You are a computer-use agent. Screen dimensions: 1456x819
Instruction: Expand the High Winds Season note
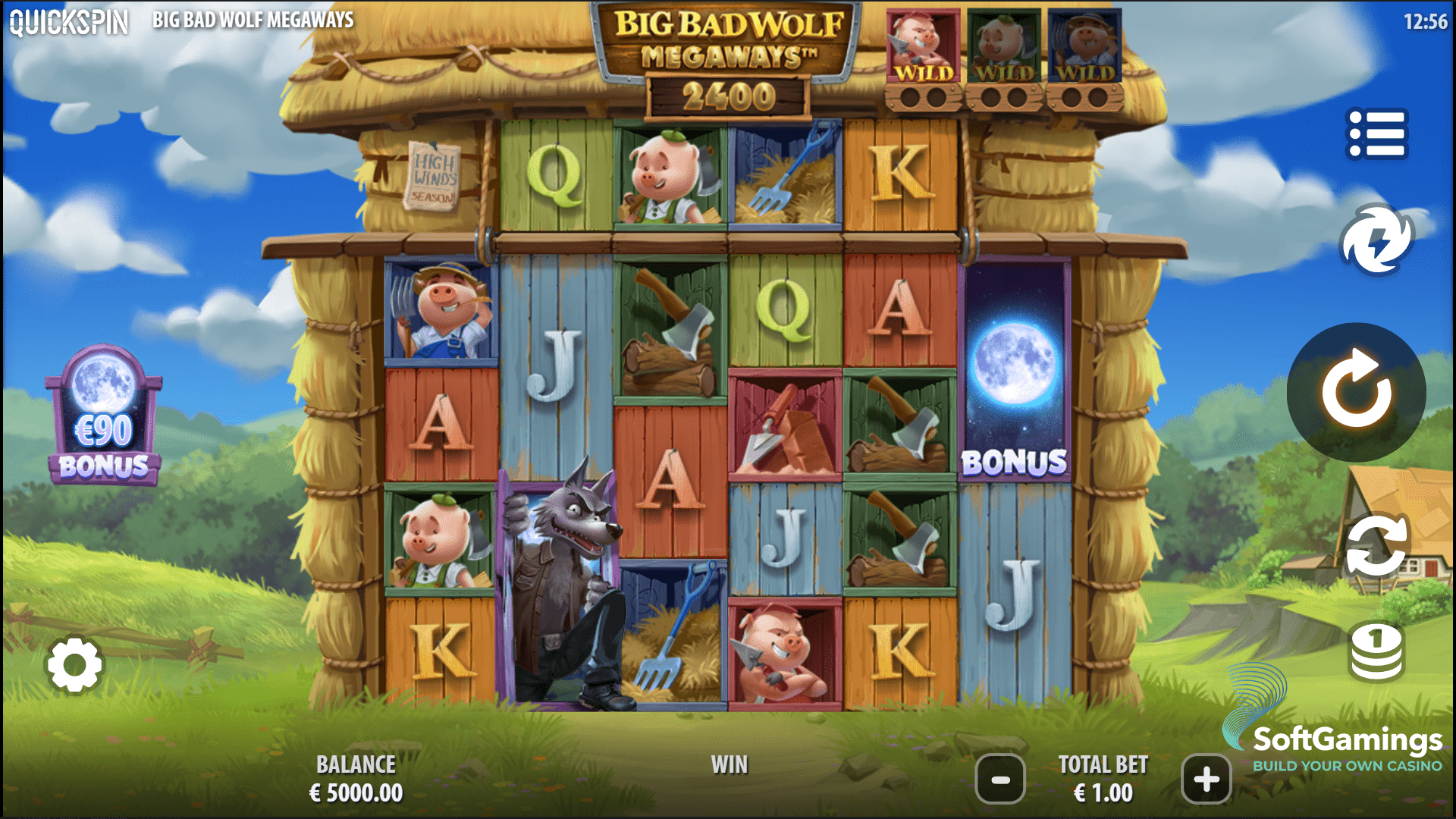[x=432, y=176]
